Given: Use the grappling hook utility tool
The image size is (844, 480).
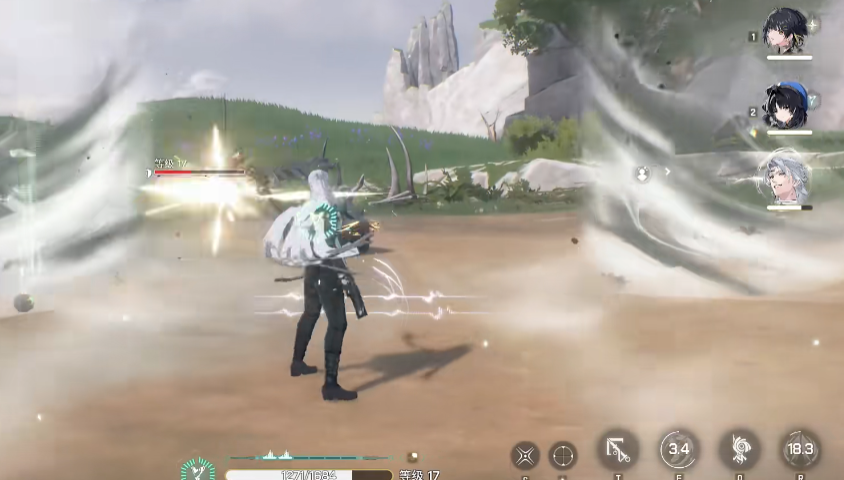Looking at the screenshot, I should click(x=618, y=450).
